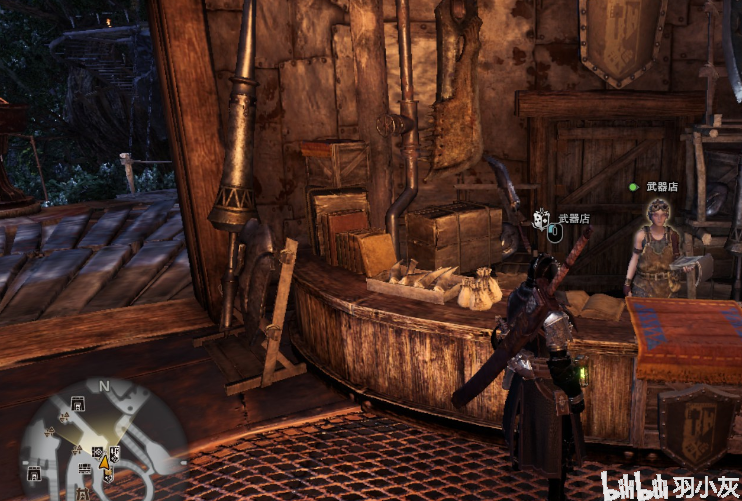Select the 武器店 interaction prompt's shop icon
742x501 pixels.
pyautogui.click(x=541, y=218)
